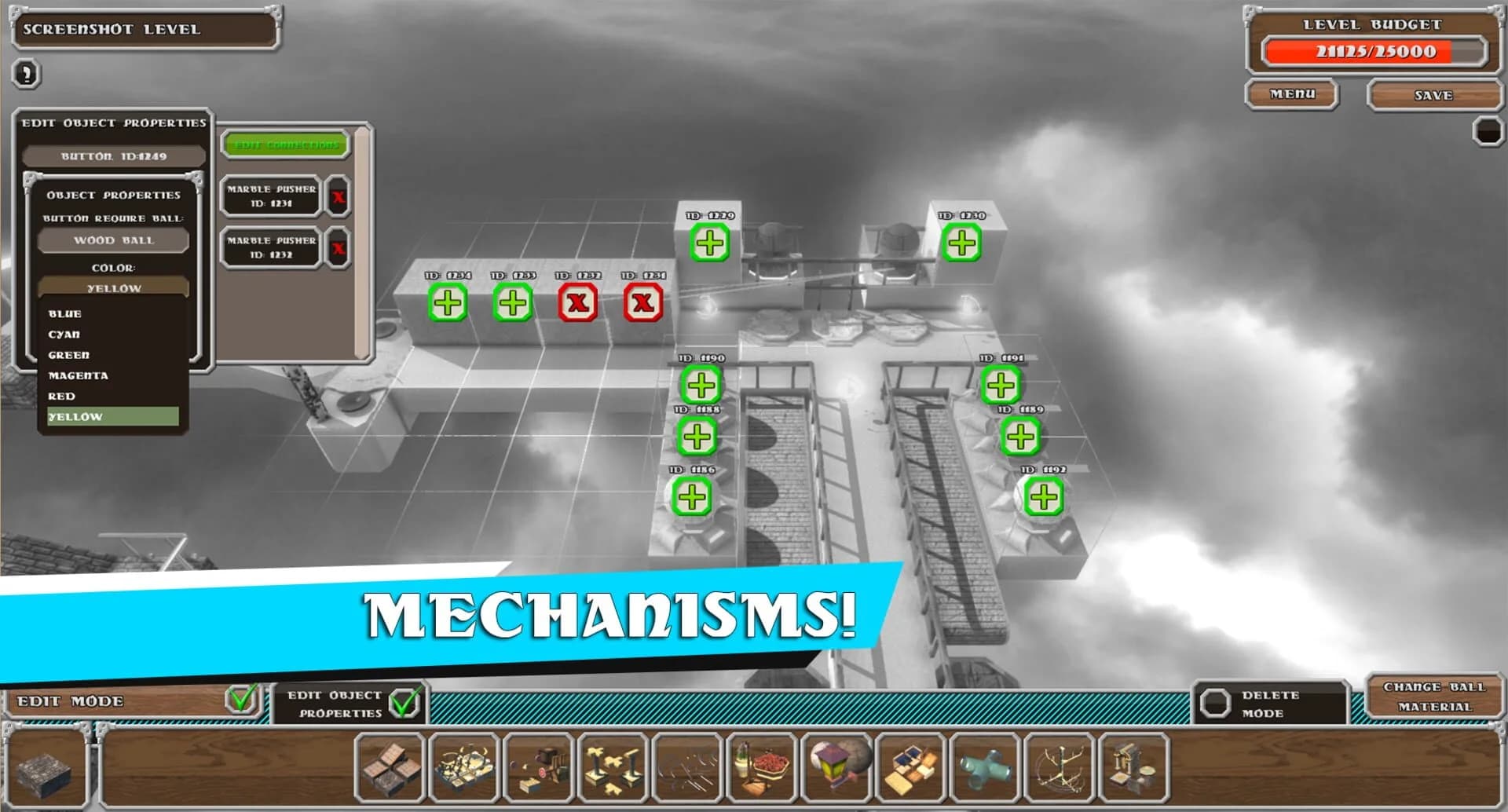The height and width of the screenshot is (812, 1508).
Task: Open the help question mark icon
Action: tap(25, 74)
